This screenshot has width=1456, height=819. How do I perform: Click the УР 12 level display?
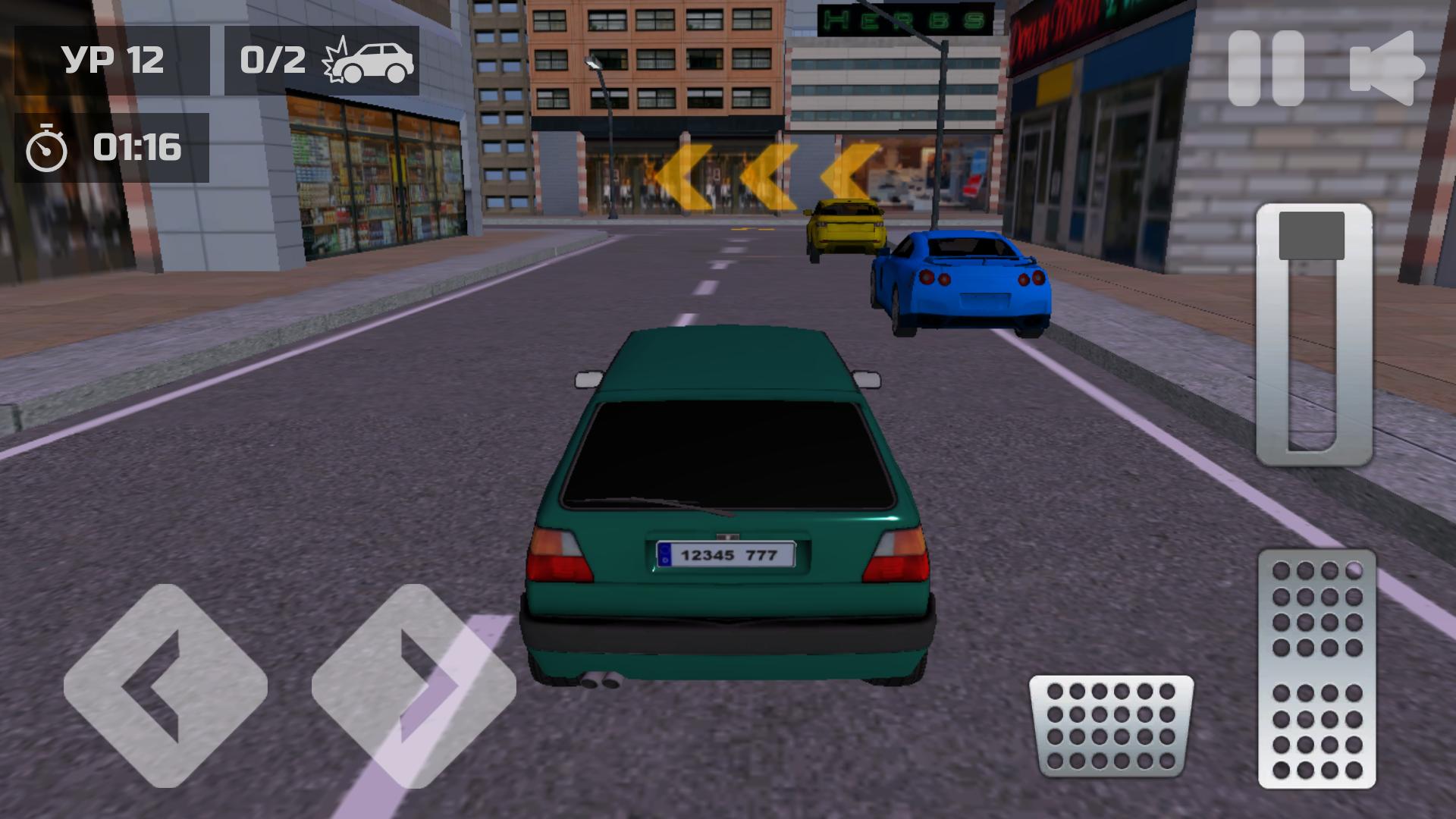(x=114, y=61)
